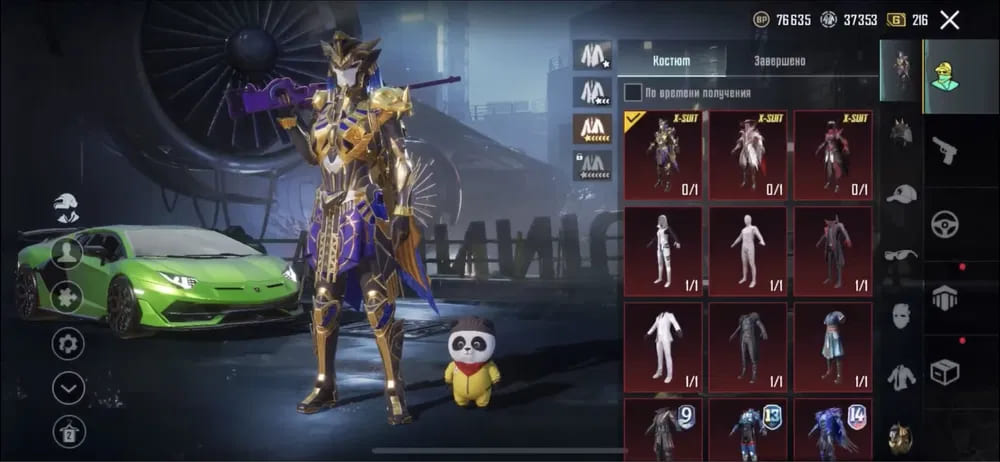1000x462 pixels.
Task: Choose the white and red X-Suit
Action: [748, 155]
